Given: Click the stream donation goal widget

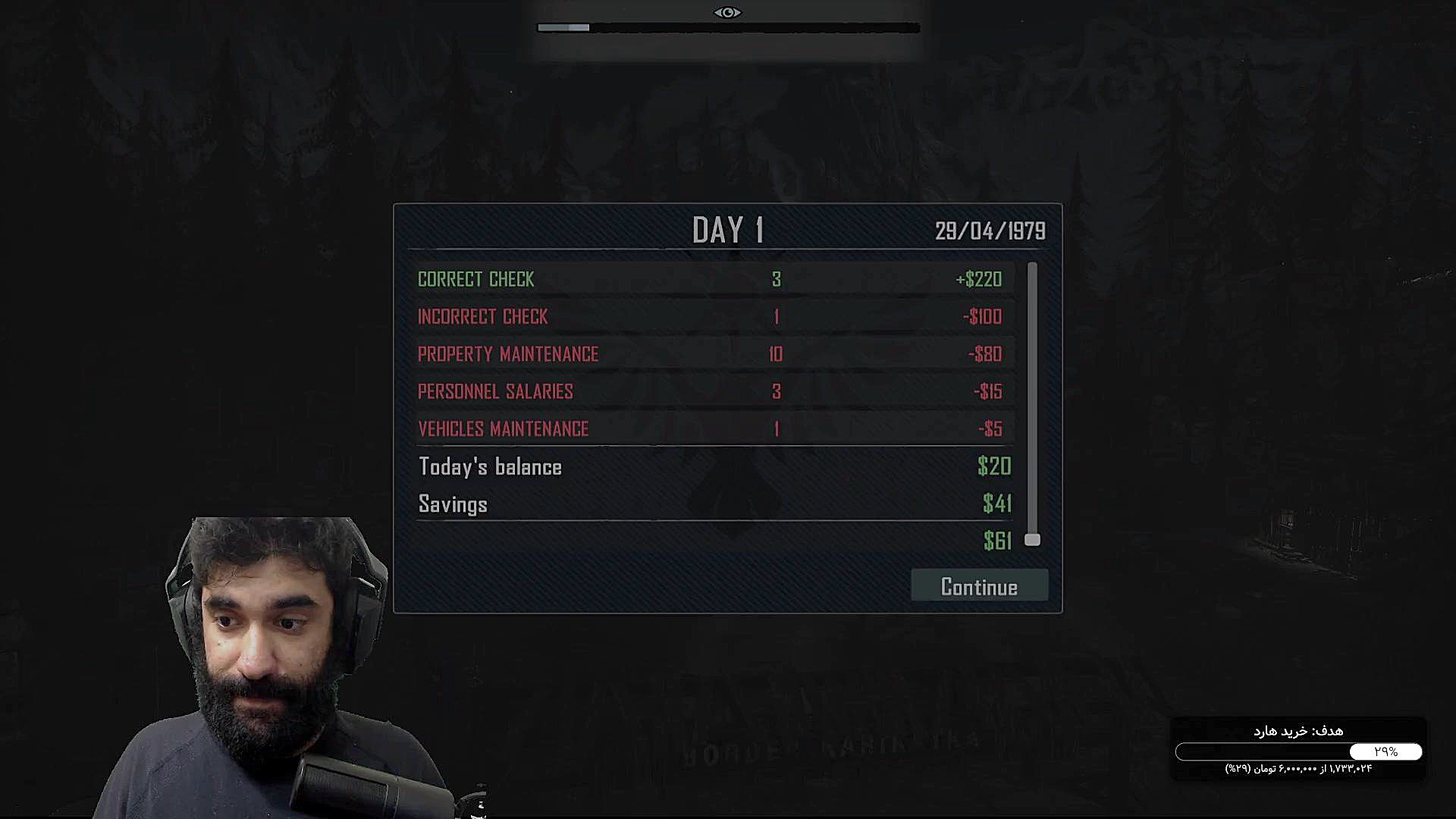Looking at the screenshot, I should (1298, 749).
